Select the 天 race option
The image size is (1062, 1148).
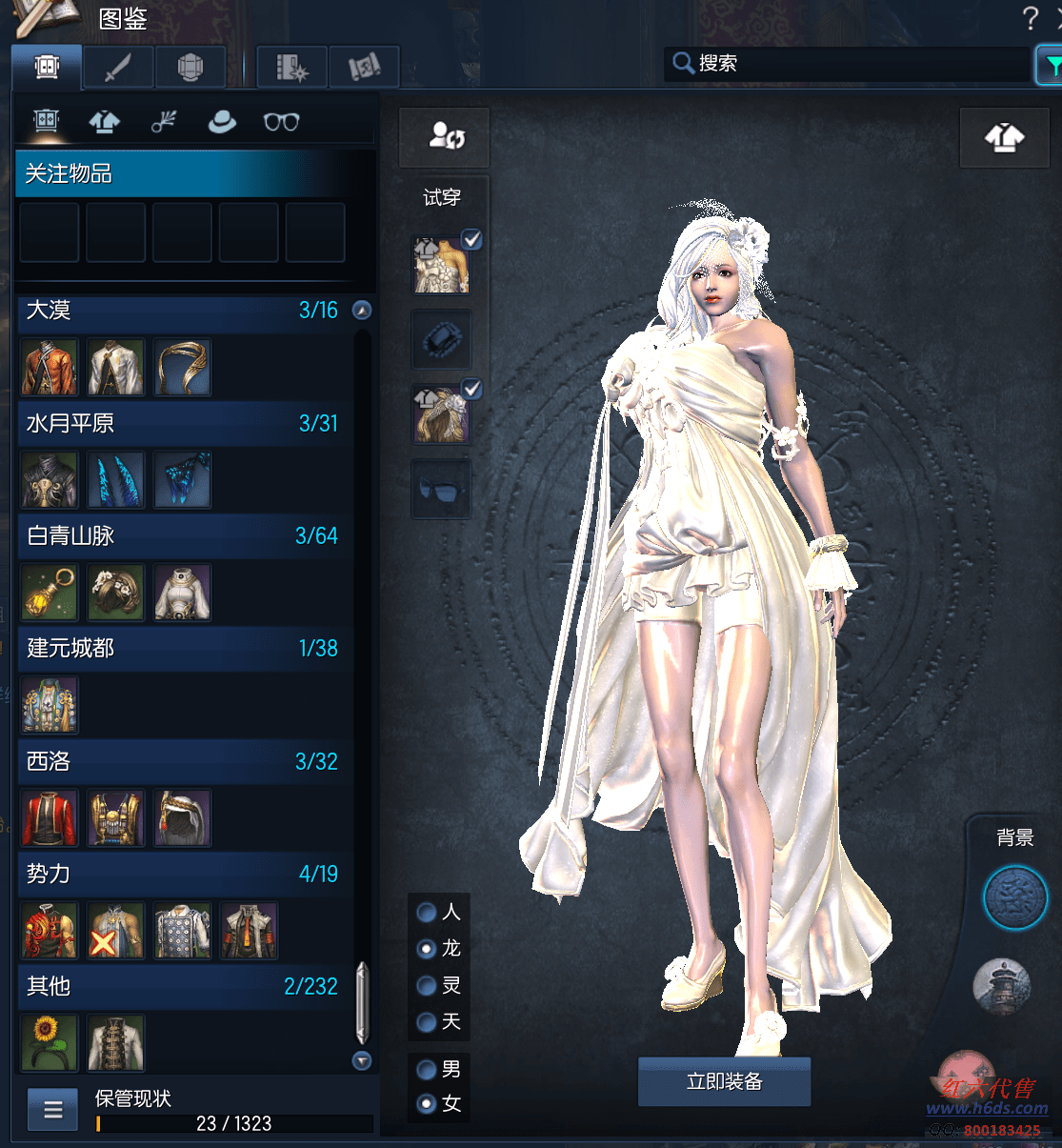coord(428,1022)
